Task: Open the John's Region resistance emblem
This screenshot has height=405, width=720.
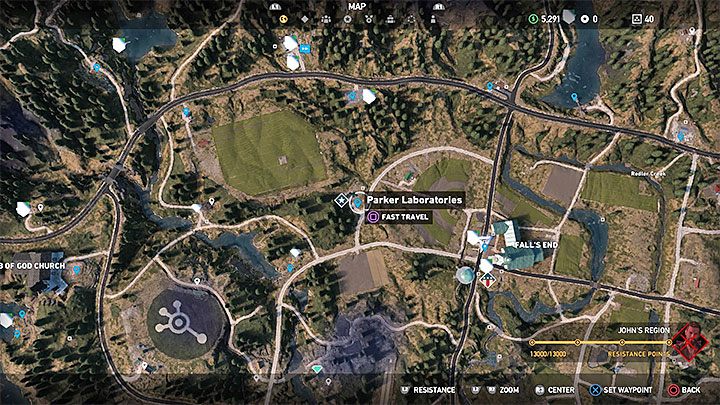Action: click(689, 343)
